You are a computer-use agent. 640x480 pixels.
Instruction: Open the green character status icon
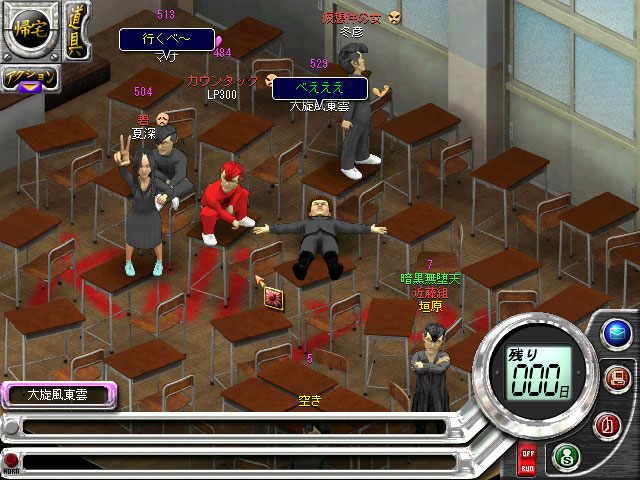565,455
